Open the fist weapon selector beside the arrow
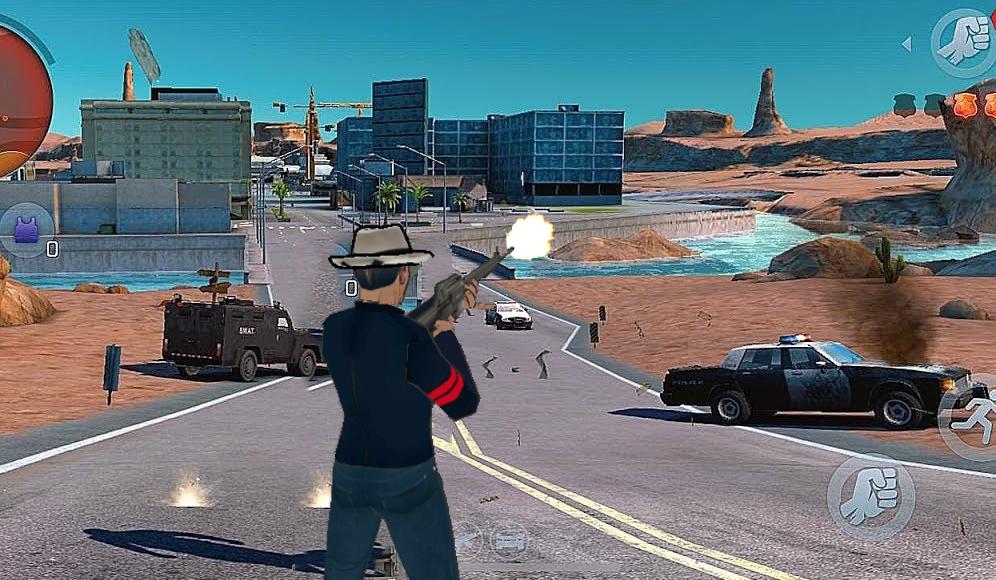The image size is (996, 580). click(961, 42)
